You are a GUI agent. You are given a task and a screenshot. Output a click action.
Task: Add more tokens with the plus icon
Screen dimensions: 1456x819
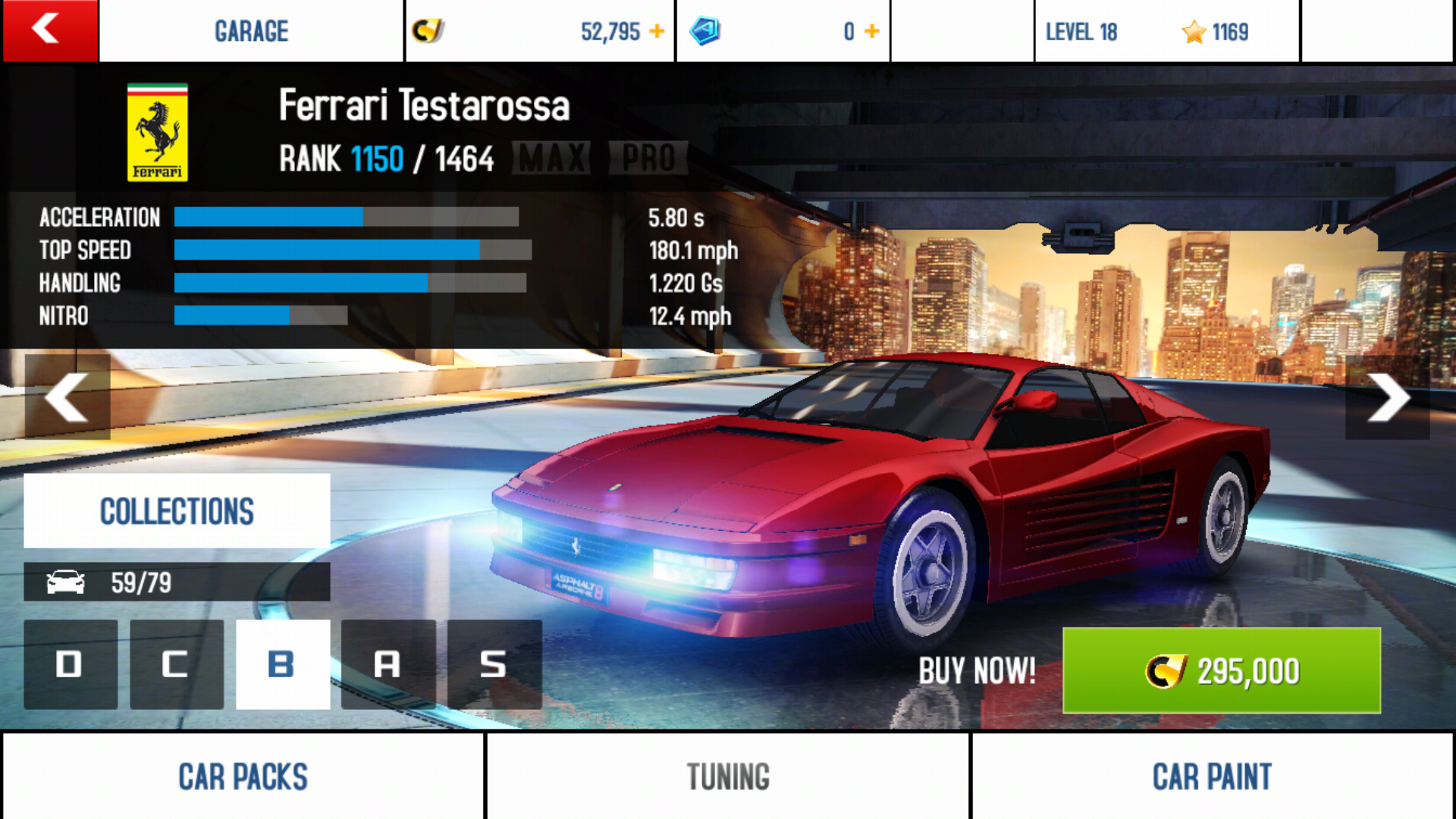[872, 32]
